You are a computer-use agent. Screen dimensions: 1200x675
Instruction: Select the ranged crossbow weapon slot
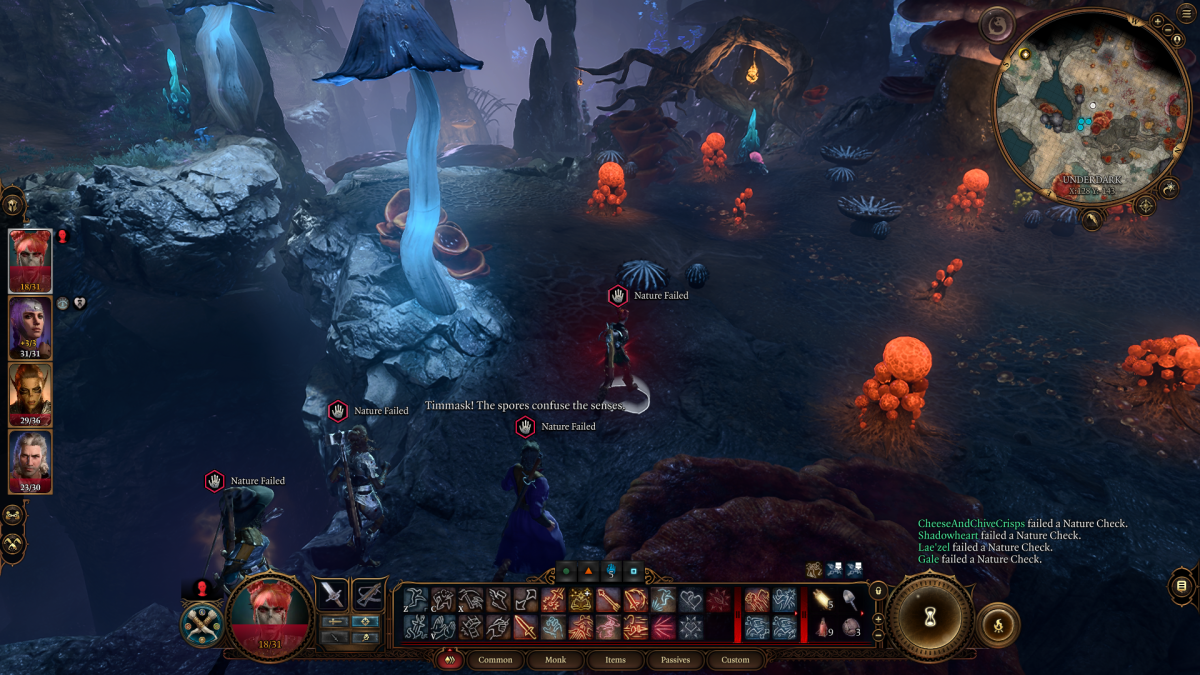pos(370,595)
